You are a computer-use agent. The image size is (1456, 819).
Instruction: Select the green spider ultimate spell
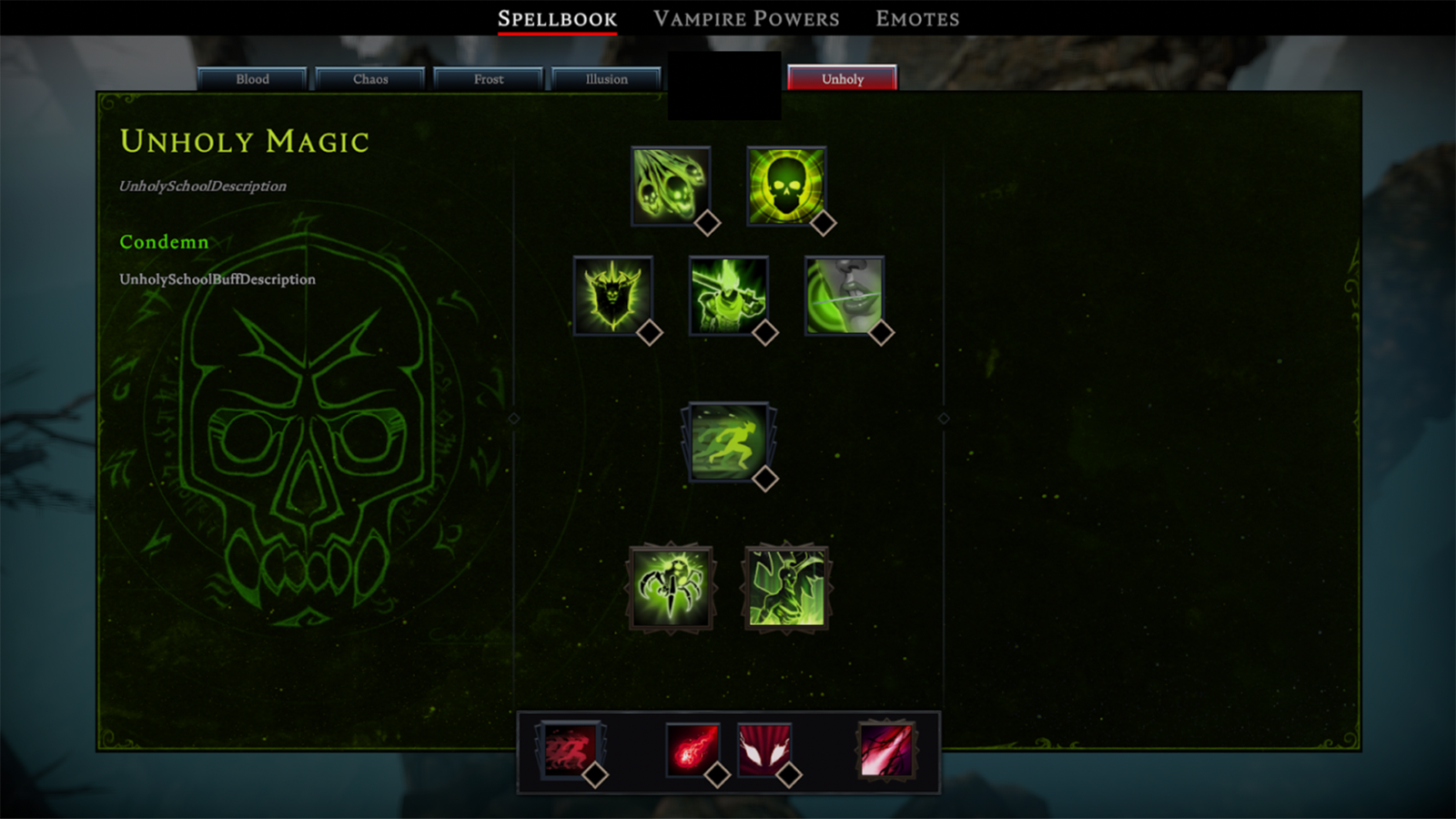(x=671, y=588)
